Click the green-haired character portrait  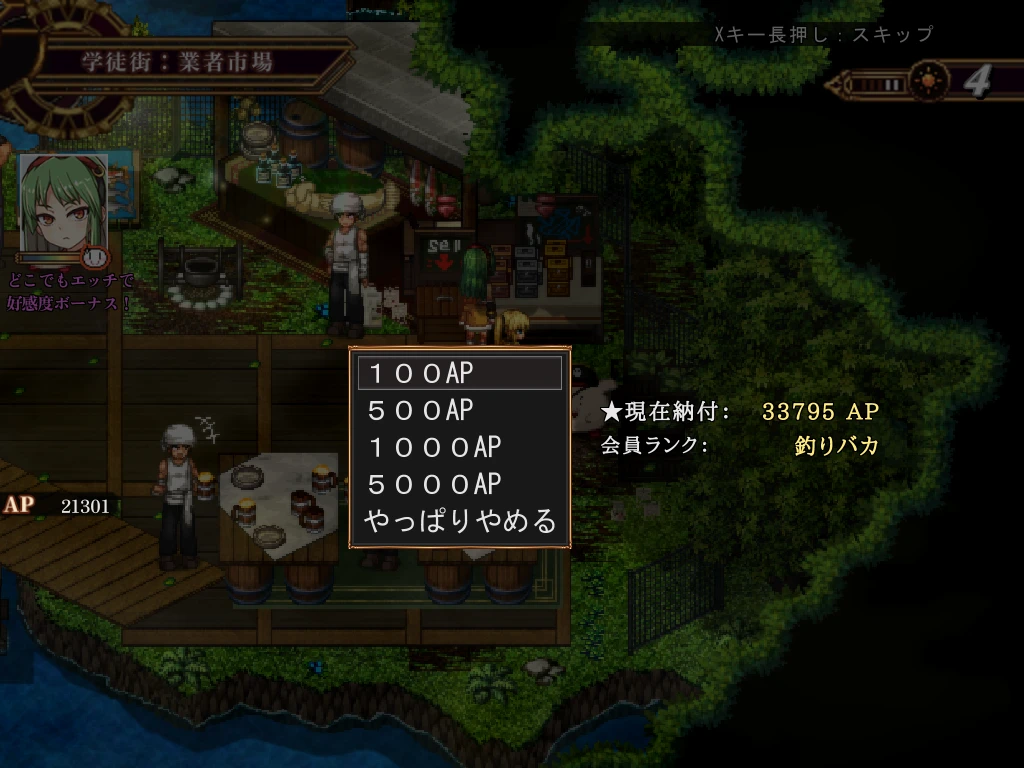(x=63, y=203)
